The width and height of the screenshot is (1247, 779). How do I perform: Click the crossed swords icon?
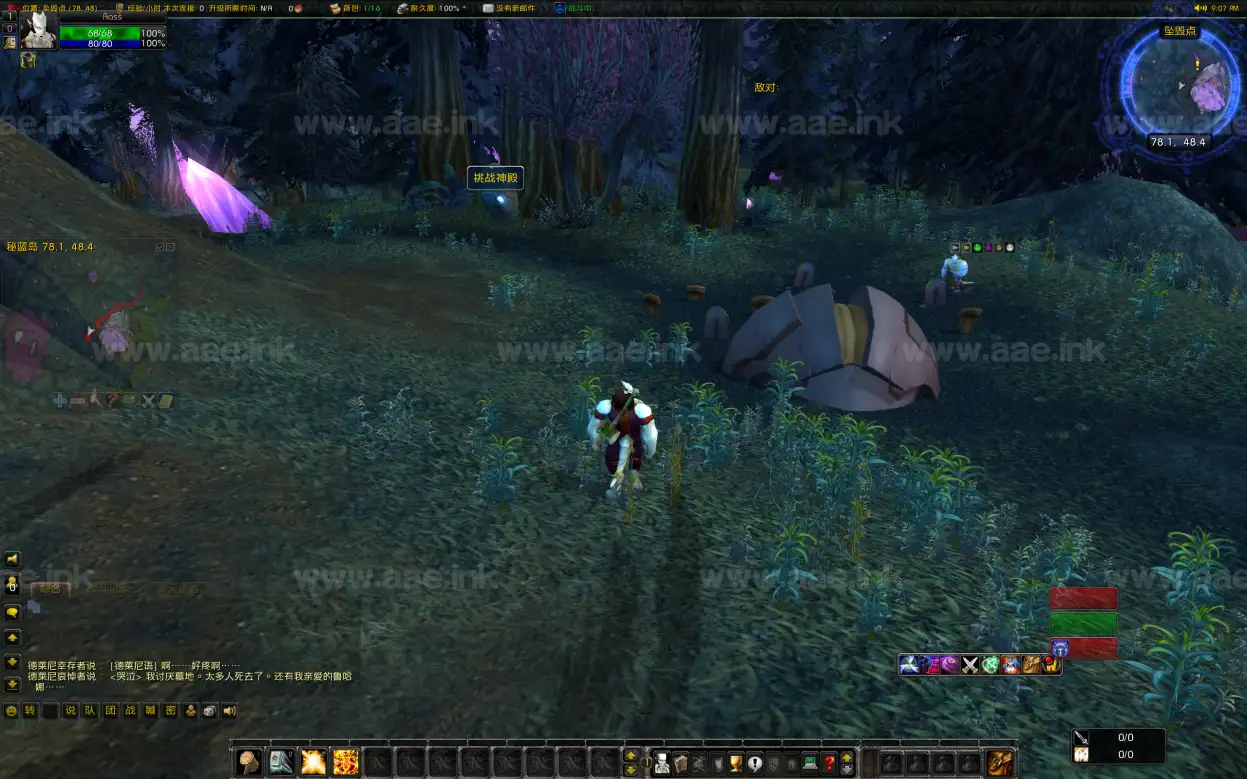point(970,664)
